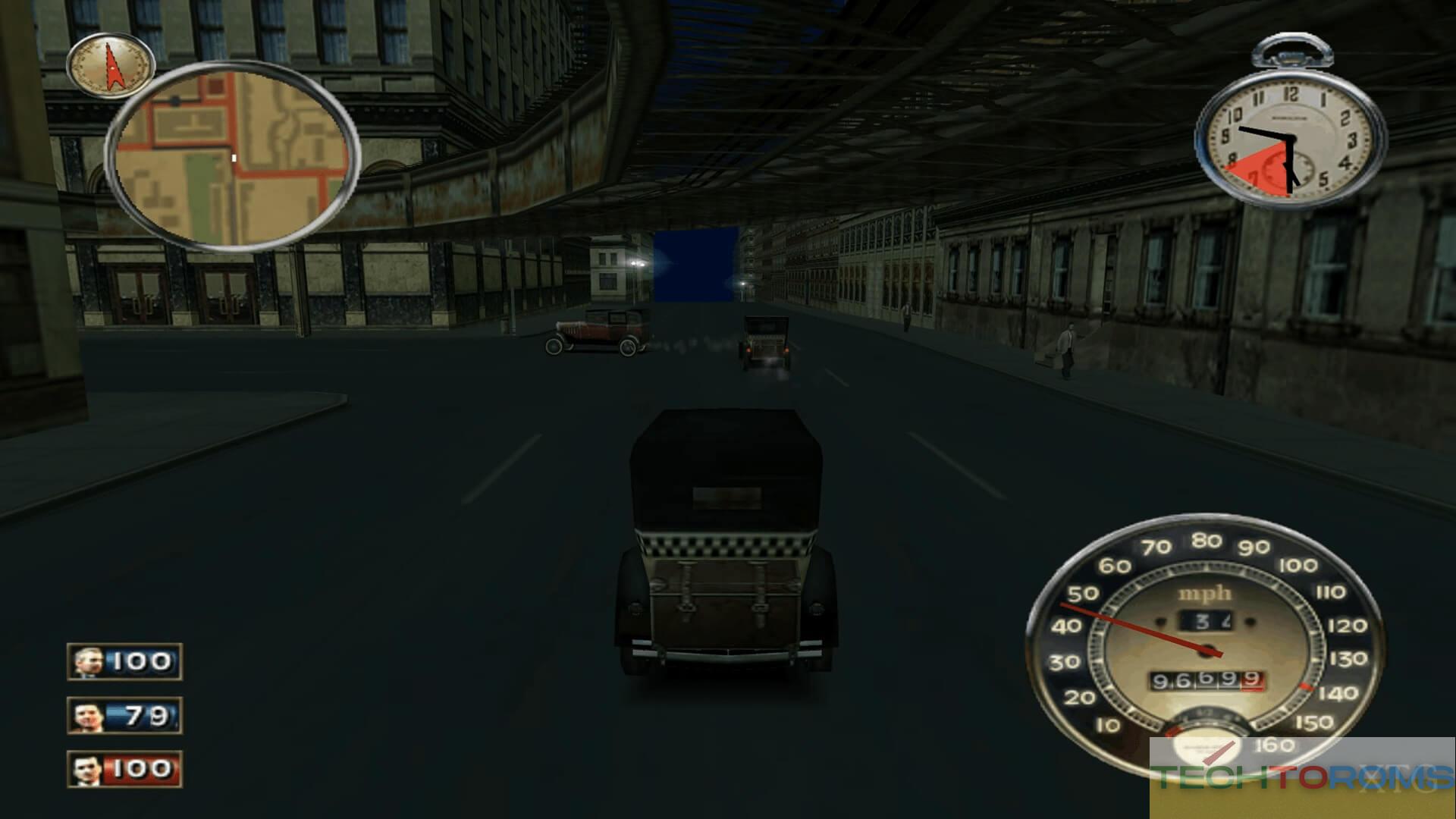Screen dimensions: 1456x819
Task: Choose the character portrait showing 79 health
Action: (88, 716)
